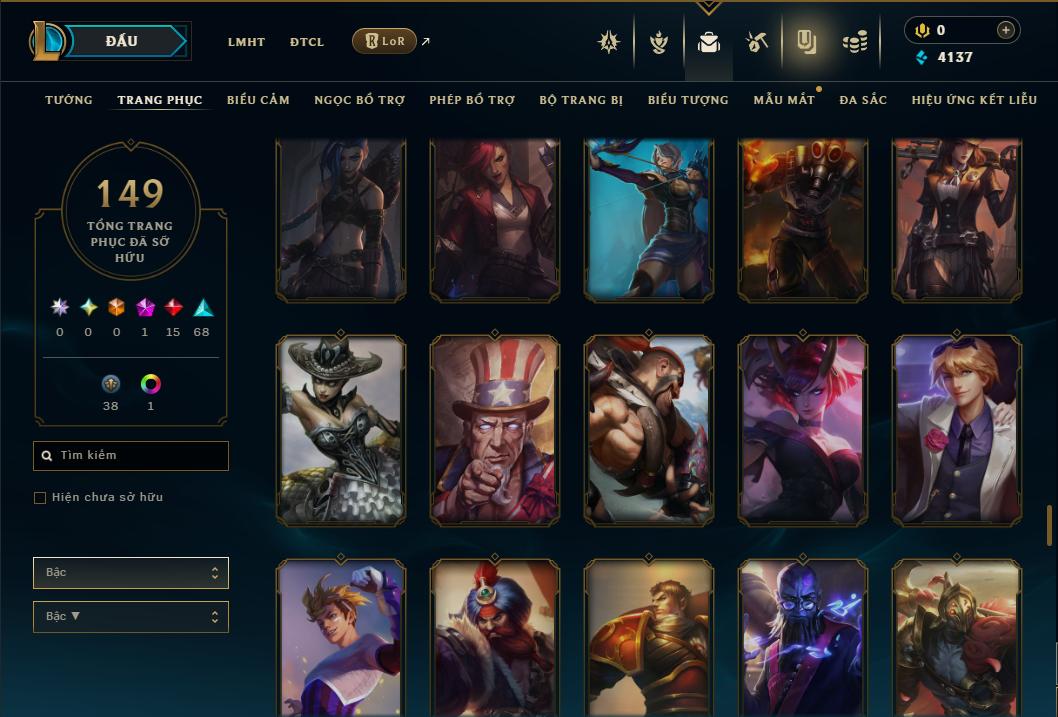Toggle the Hiện chưa sở hữu checkbox
Image resolution: width=1058 pixels, height=717 pixels.
[x=40, y=498]
